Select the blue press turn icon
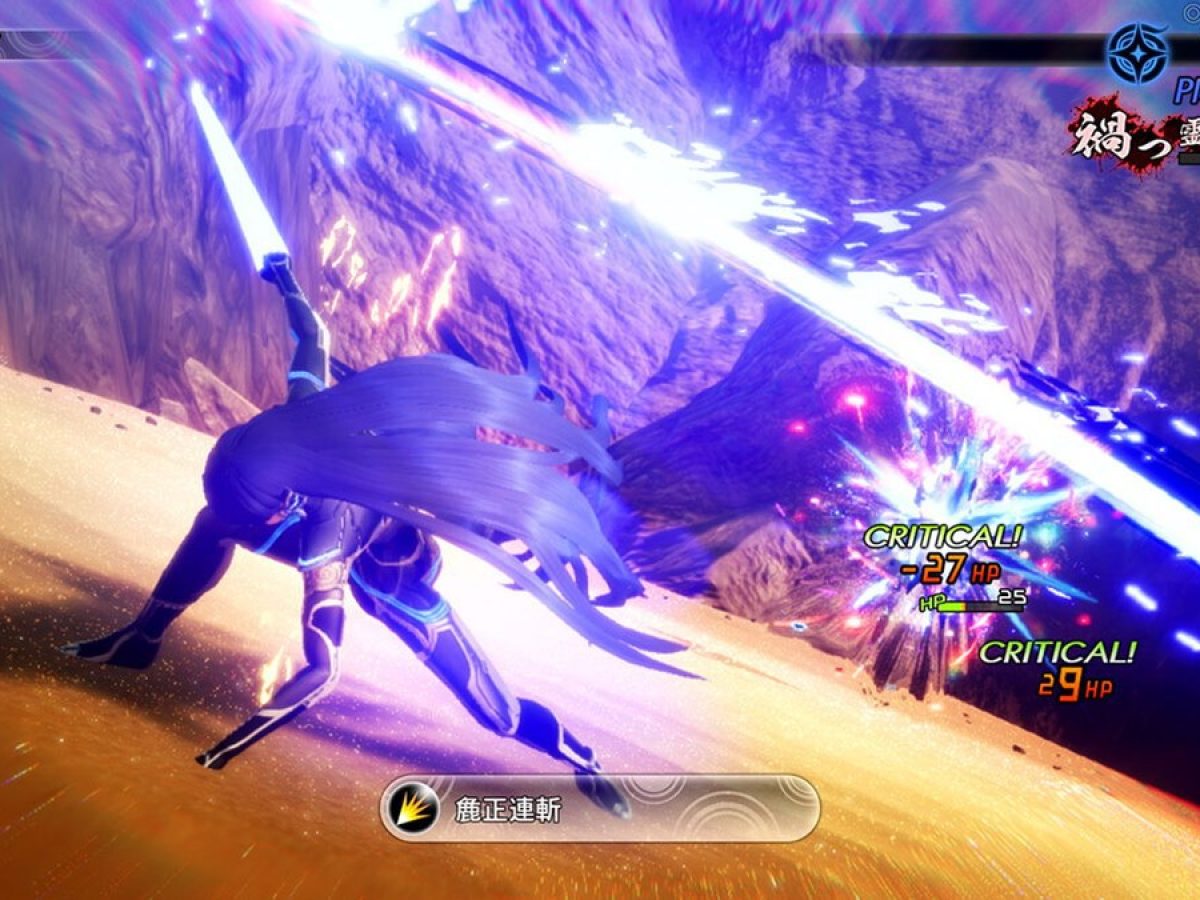The width and height of the screenshot is (1200, 900). point(1137,52)
